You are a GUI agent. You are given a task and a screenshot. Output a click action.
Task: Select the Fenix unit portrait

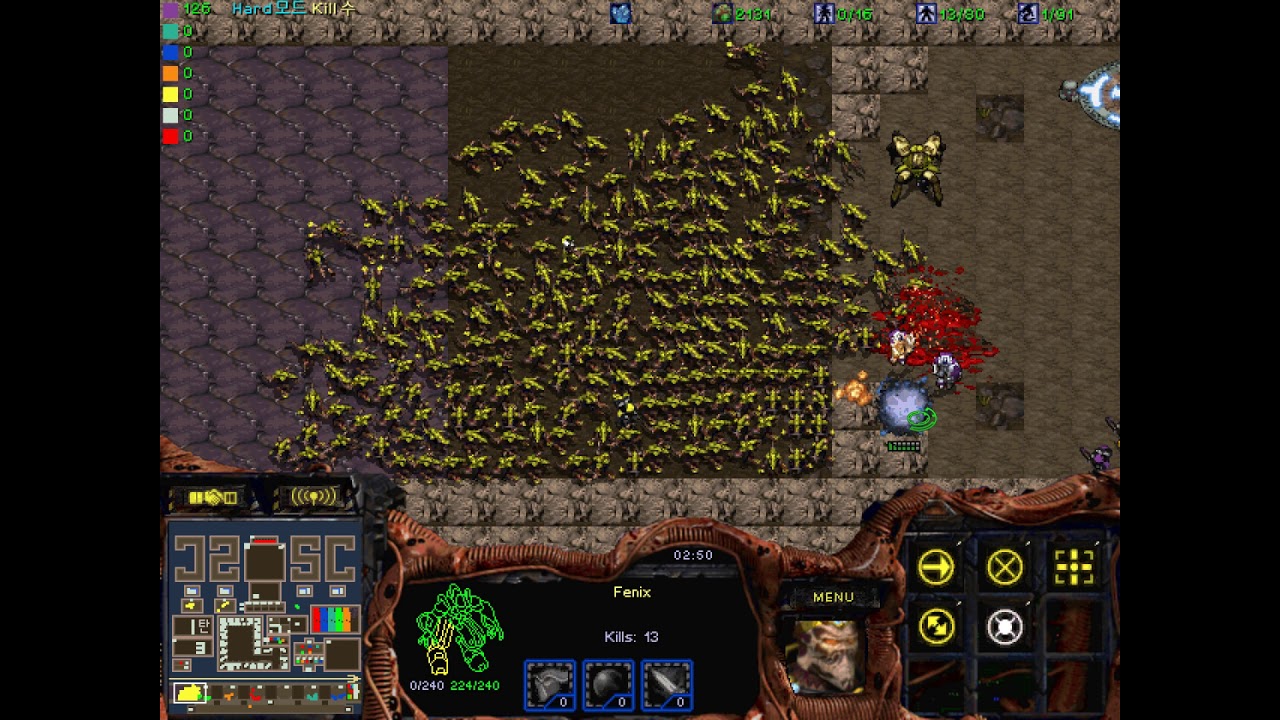[x=826, y=653]
